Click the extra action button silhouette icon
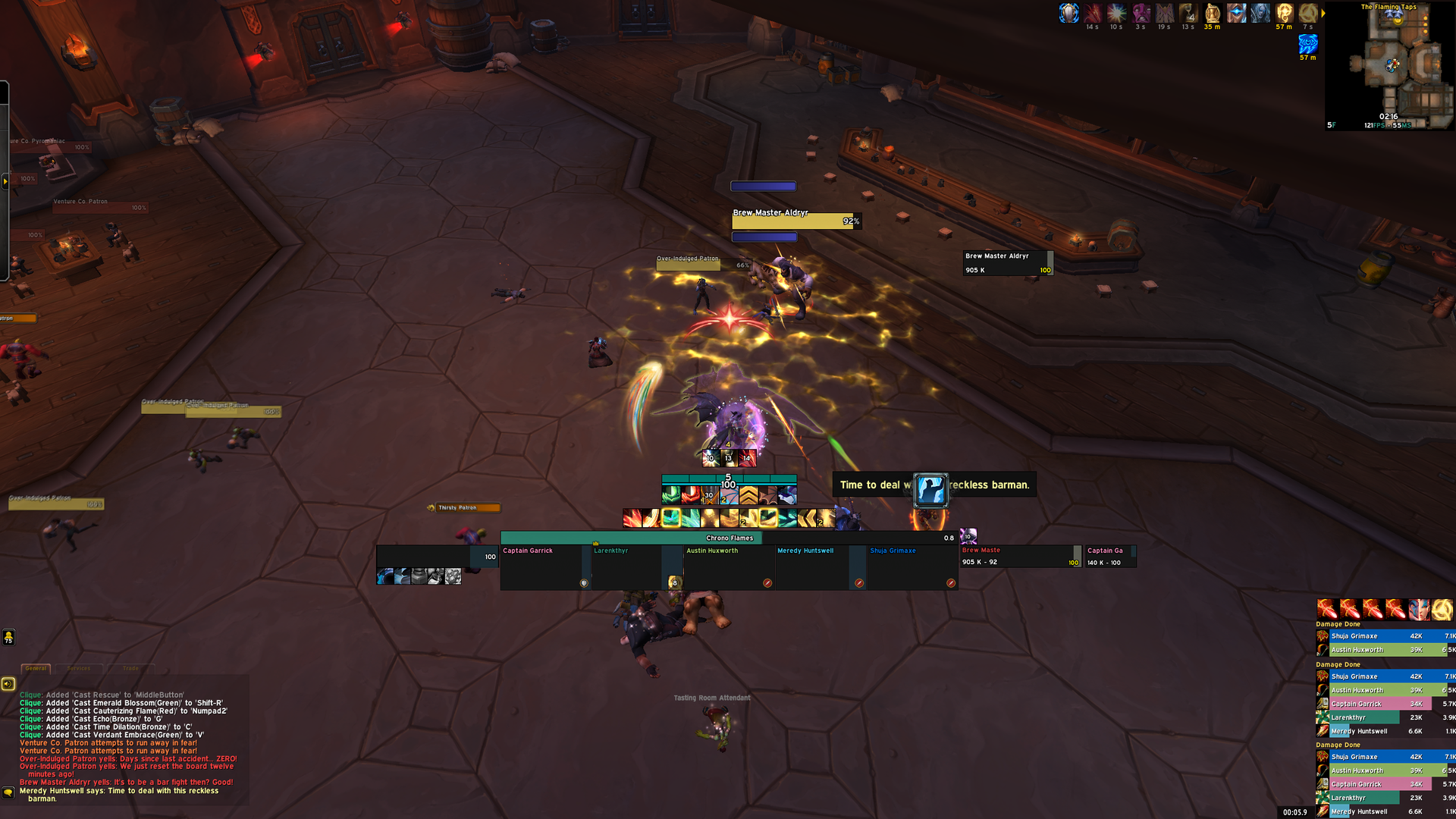The image size is (1456, 819). [x=930, y=490]
